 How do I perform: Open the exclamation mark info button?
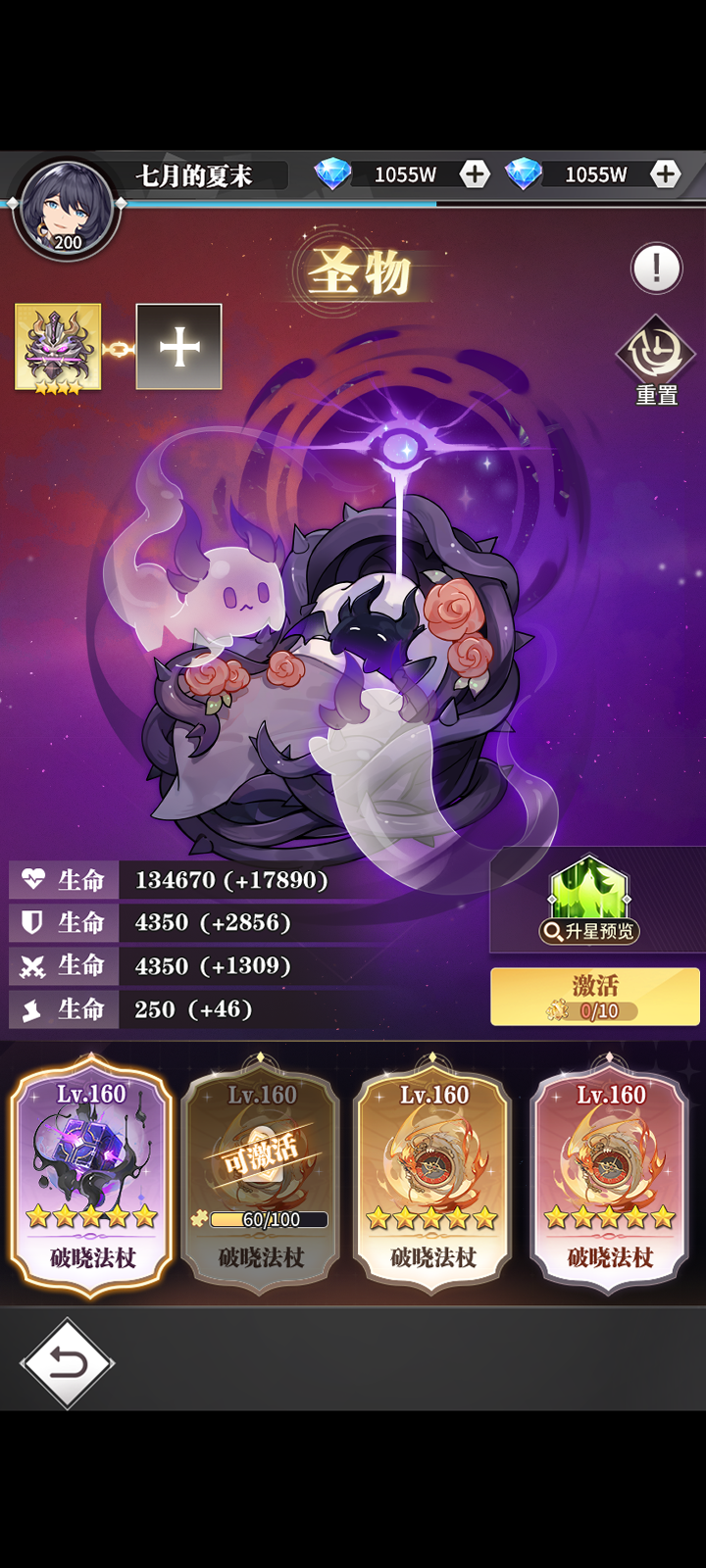pos(656,268)
